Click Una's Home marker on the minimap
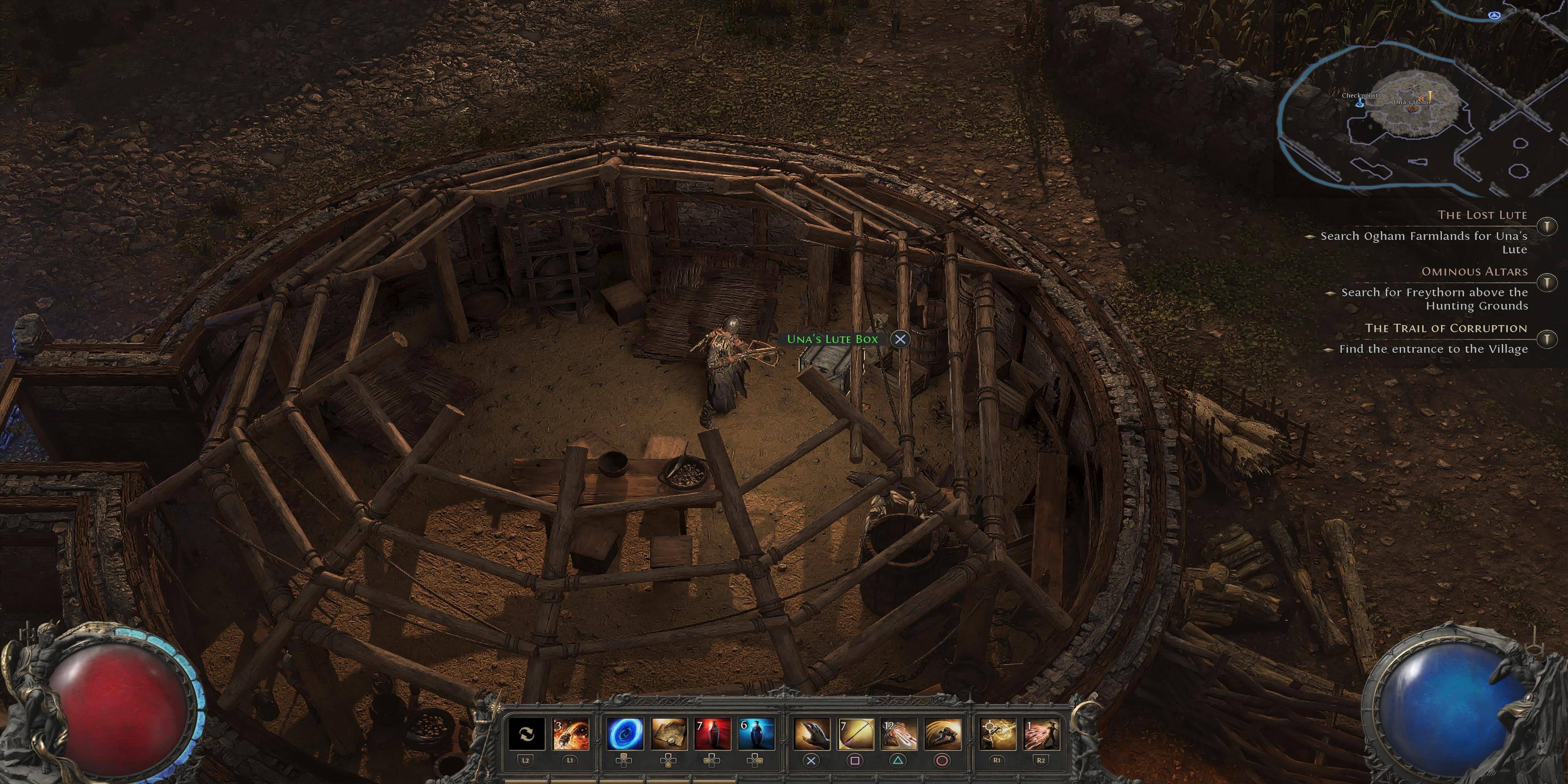Viewport: 1568px width, 784px height. click(x=1412, y=102)
